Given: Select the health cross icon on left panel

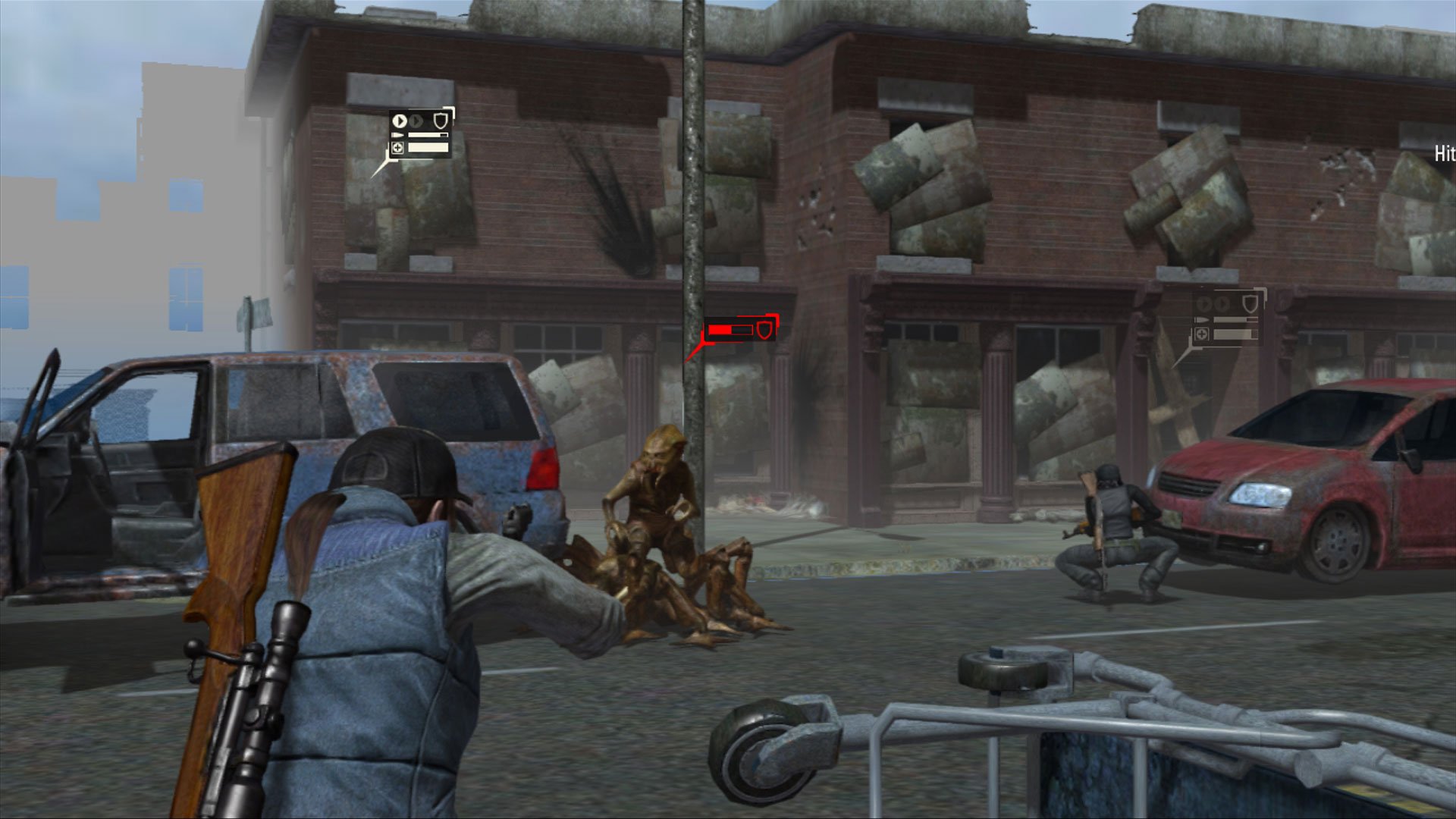Looking at the screenshot, I should pos(398,149).
